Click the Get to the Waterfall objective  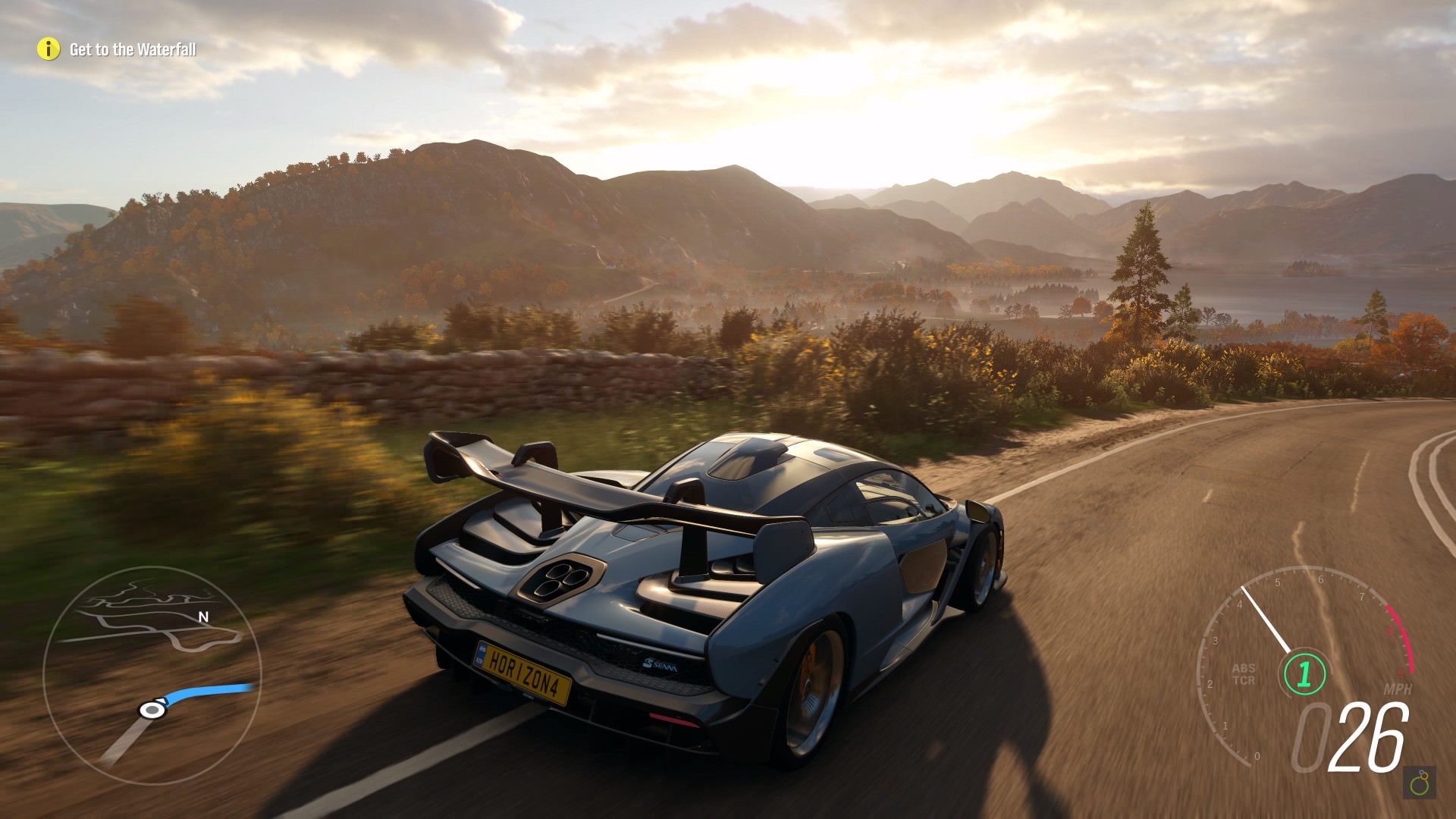(x=133, y=50)
